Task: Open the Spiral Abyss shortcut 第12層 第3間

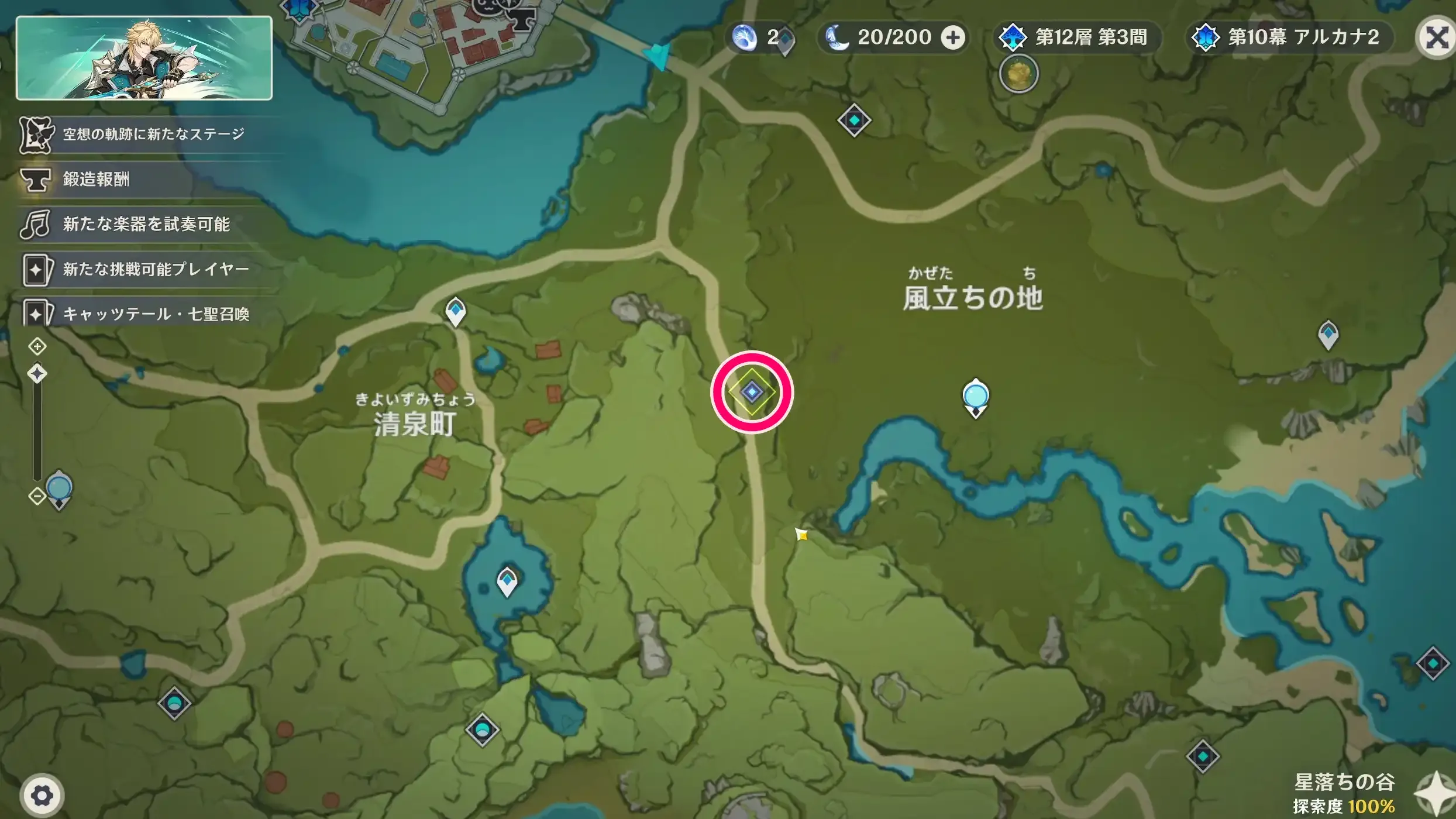Action: click(1075, 37)
